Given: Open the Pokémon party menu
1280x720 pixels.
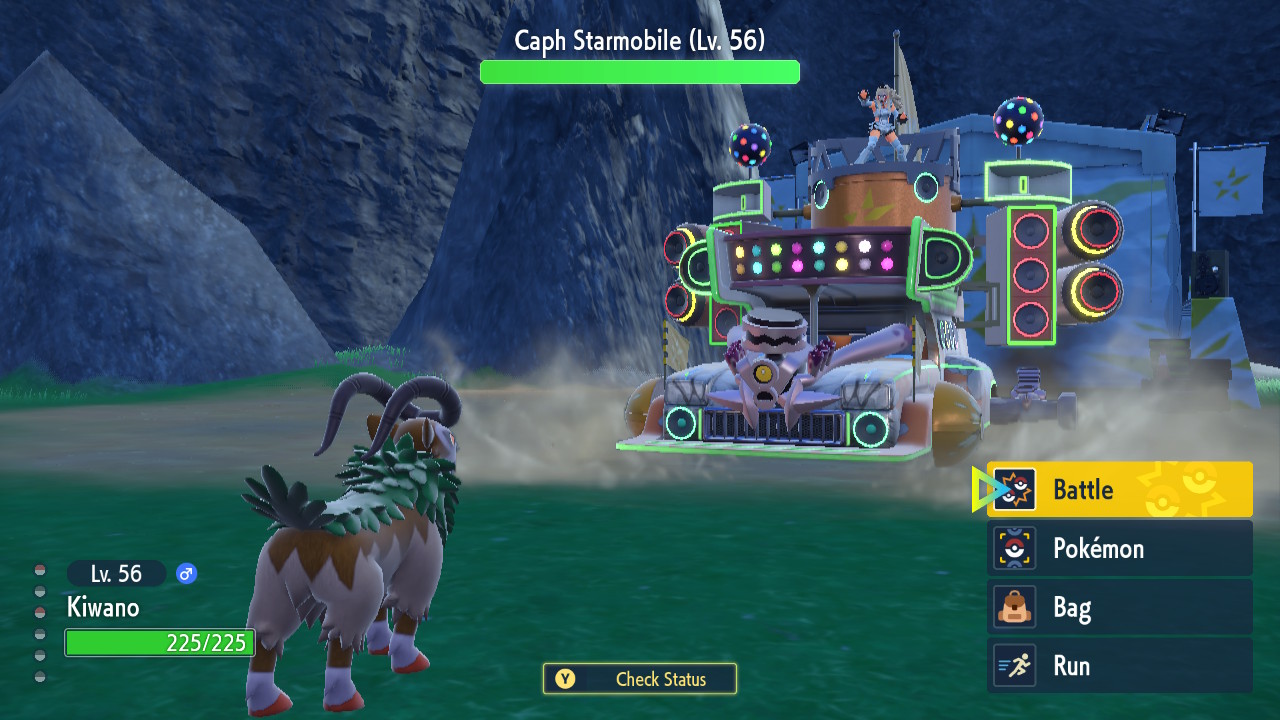Looking at the screenshot, I should pos(1119,549).
